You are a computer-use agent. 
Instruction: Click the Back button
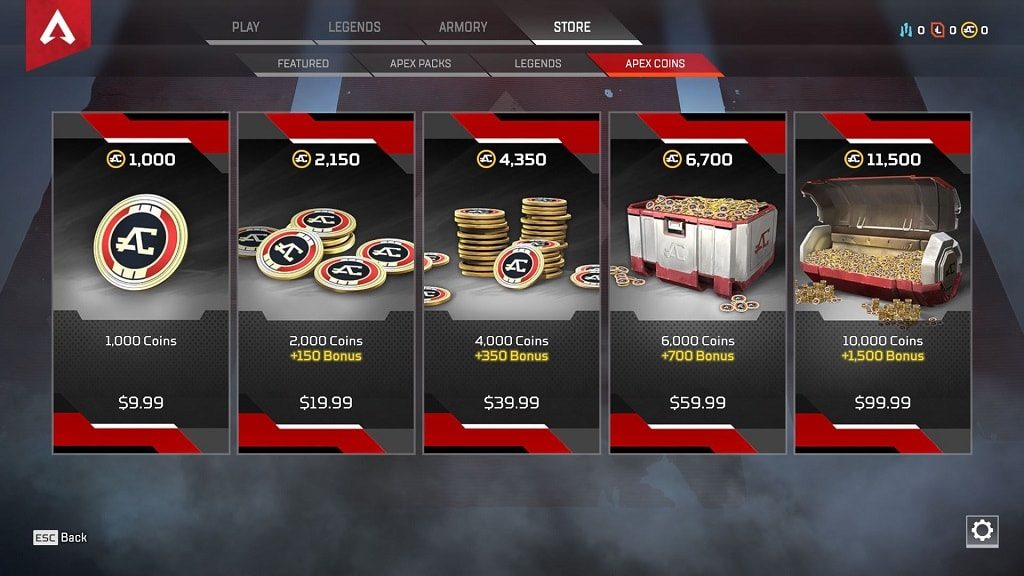click(61, 538)
